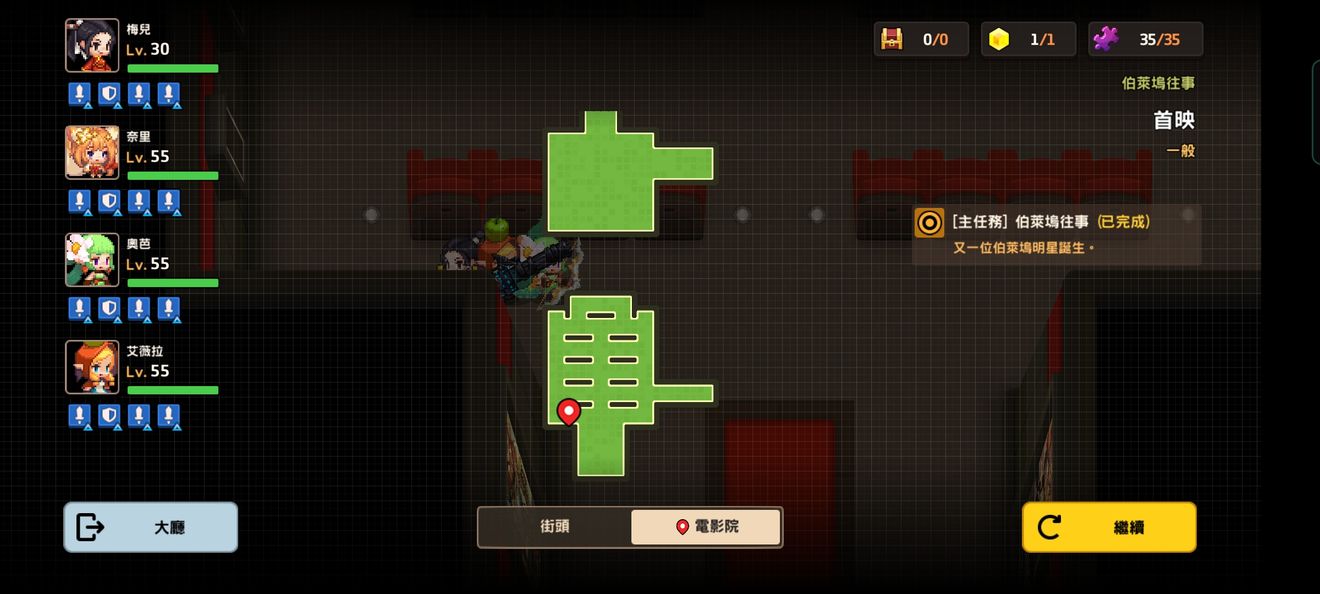Select the 電影院 map tab

706,527
